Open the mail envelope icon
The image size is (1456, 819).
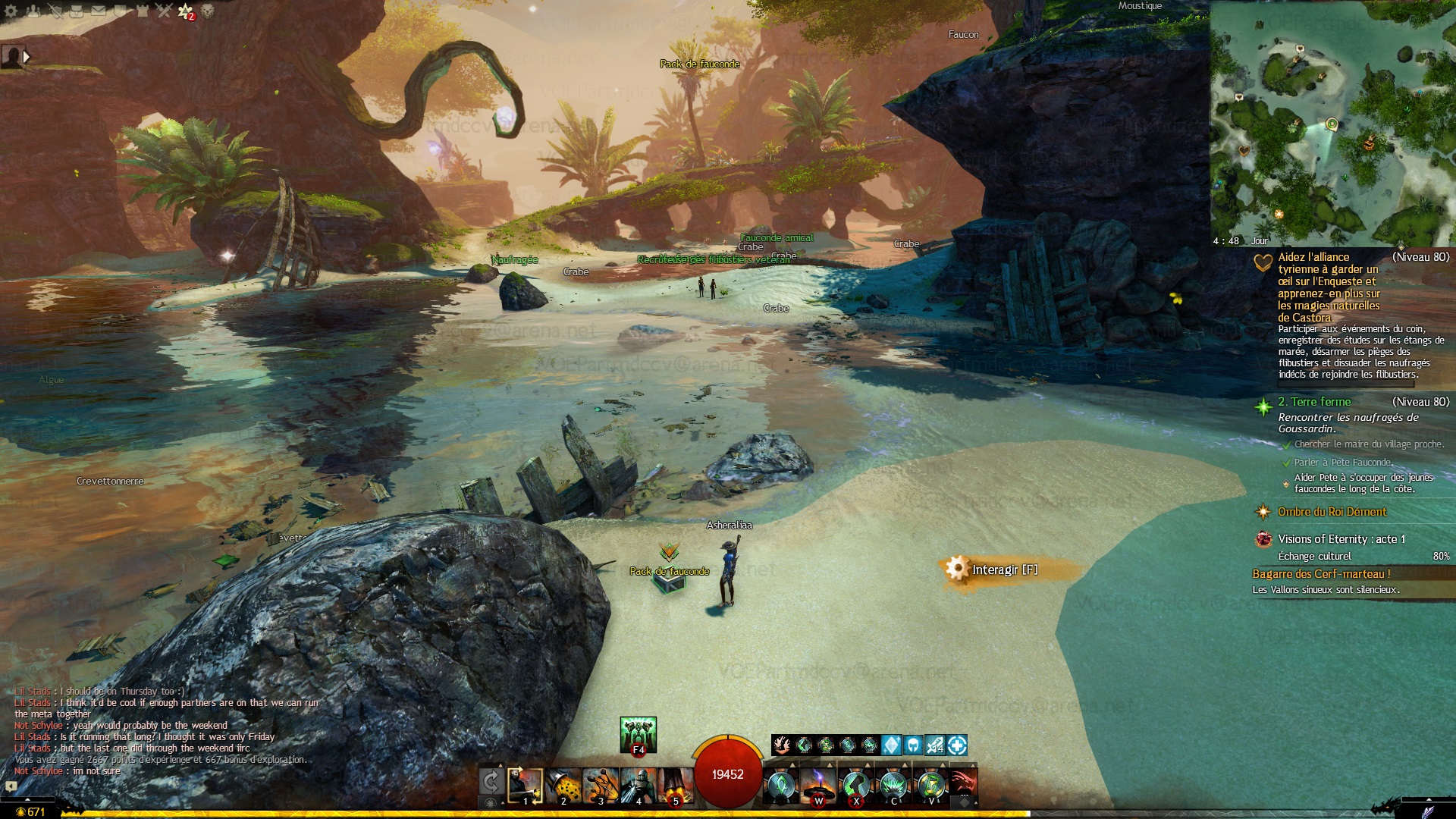coord(99,11)
